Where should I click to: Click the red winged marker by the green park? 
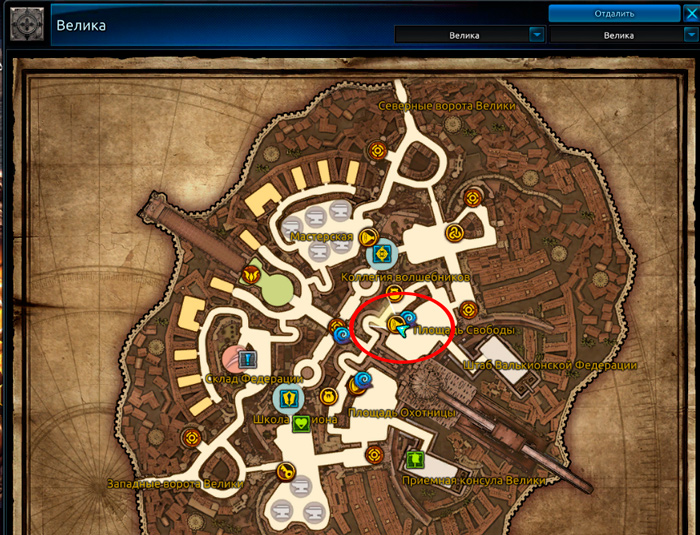(x=249, y=271)
